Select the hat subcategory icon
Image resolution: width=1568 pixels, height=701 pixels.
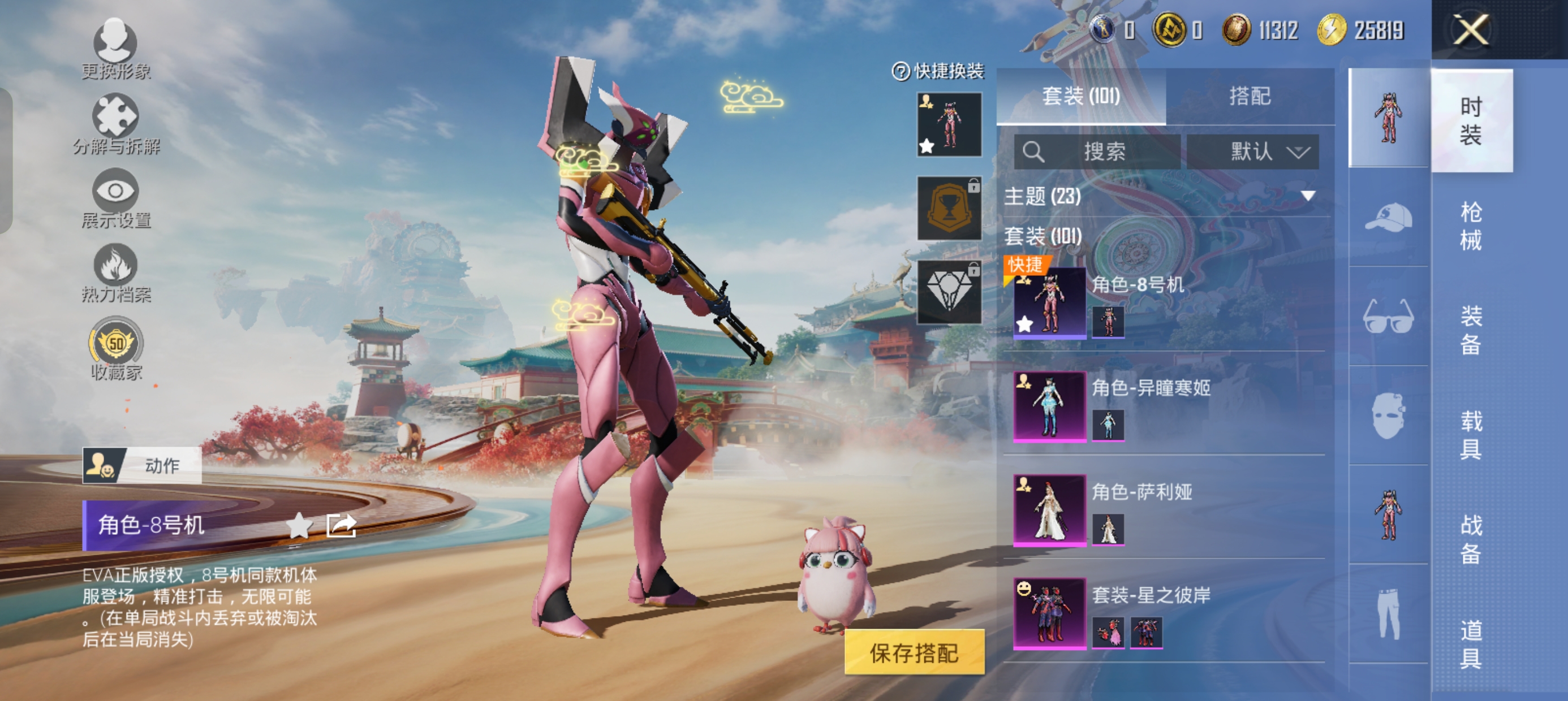pyautogui.click(x=1389, y=218)
